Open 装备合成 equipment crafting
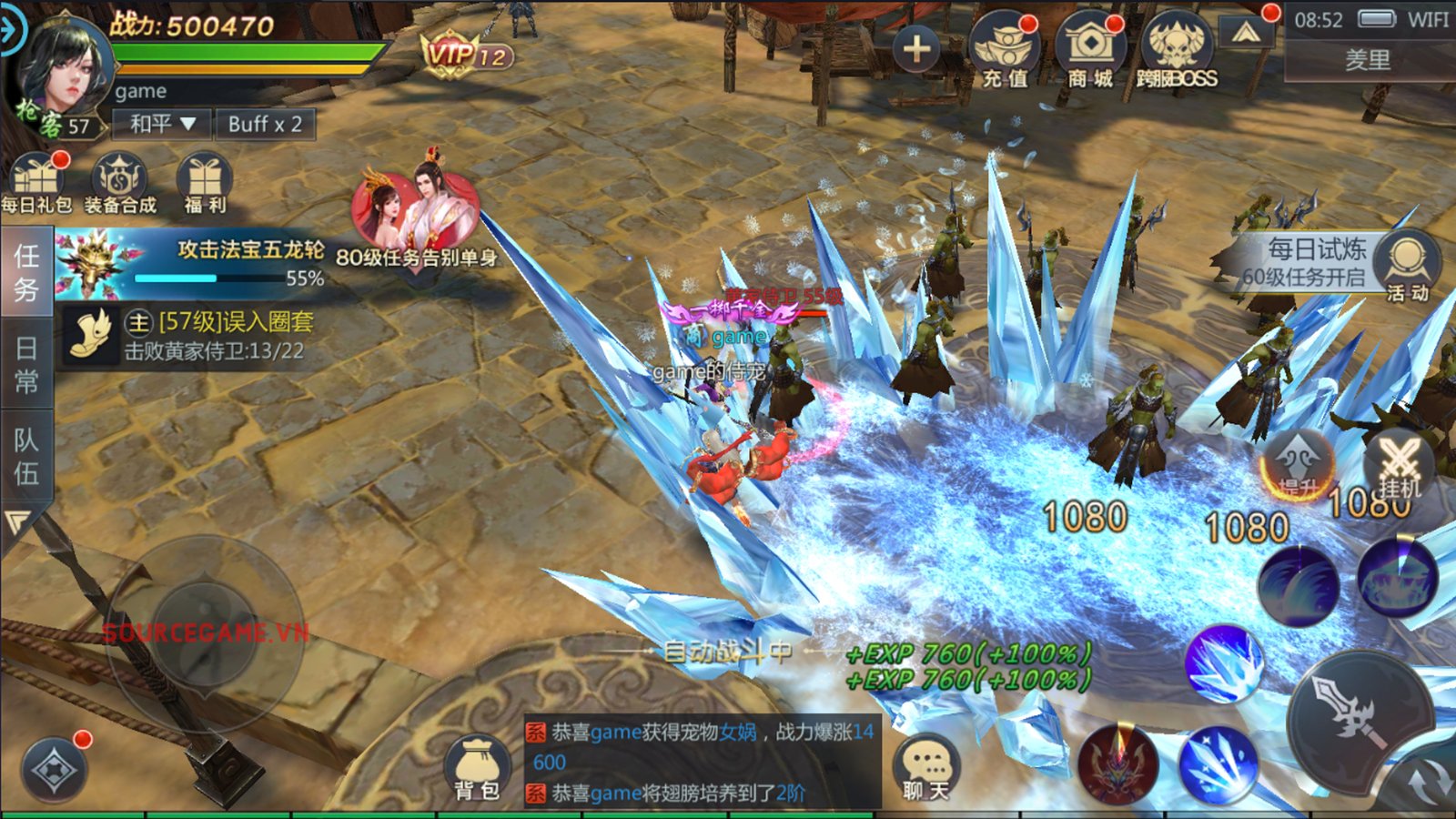The image size is (1456, 819). point(120,183)
